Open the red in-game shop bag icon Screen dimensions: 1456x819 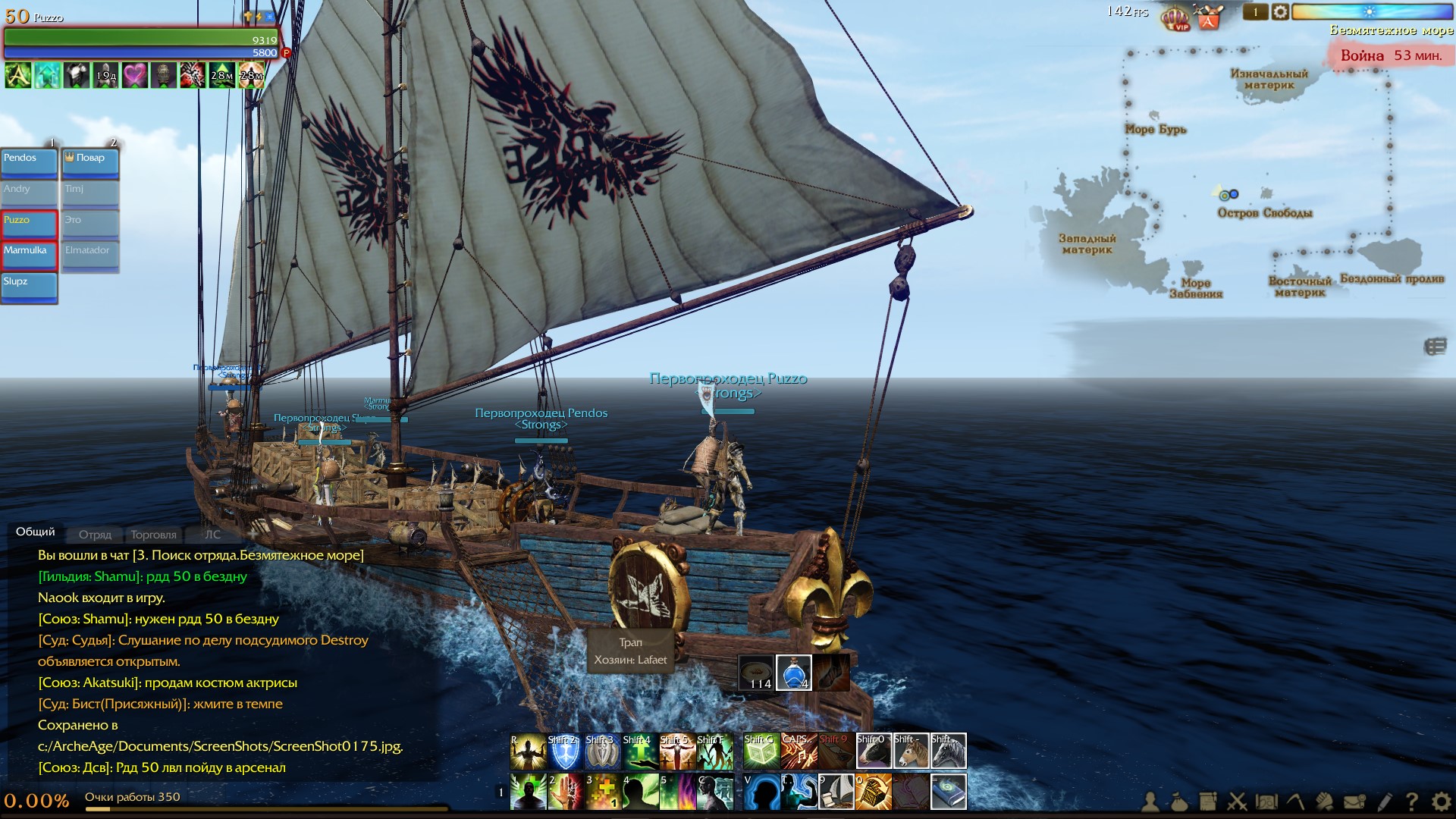click(x=1208, y=17)
